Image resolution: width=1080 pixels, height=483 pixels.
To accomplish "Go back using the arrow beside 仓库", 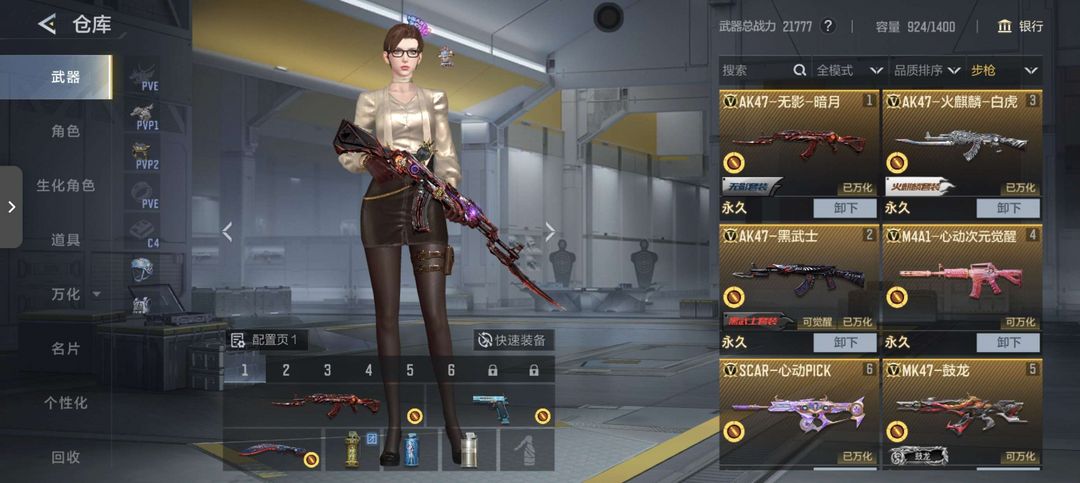I will pyautogui.click(x=47, y=24).
